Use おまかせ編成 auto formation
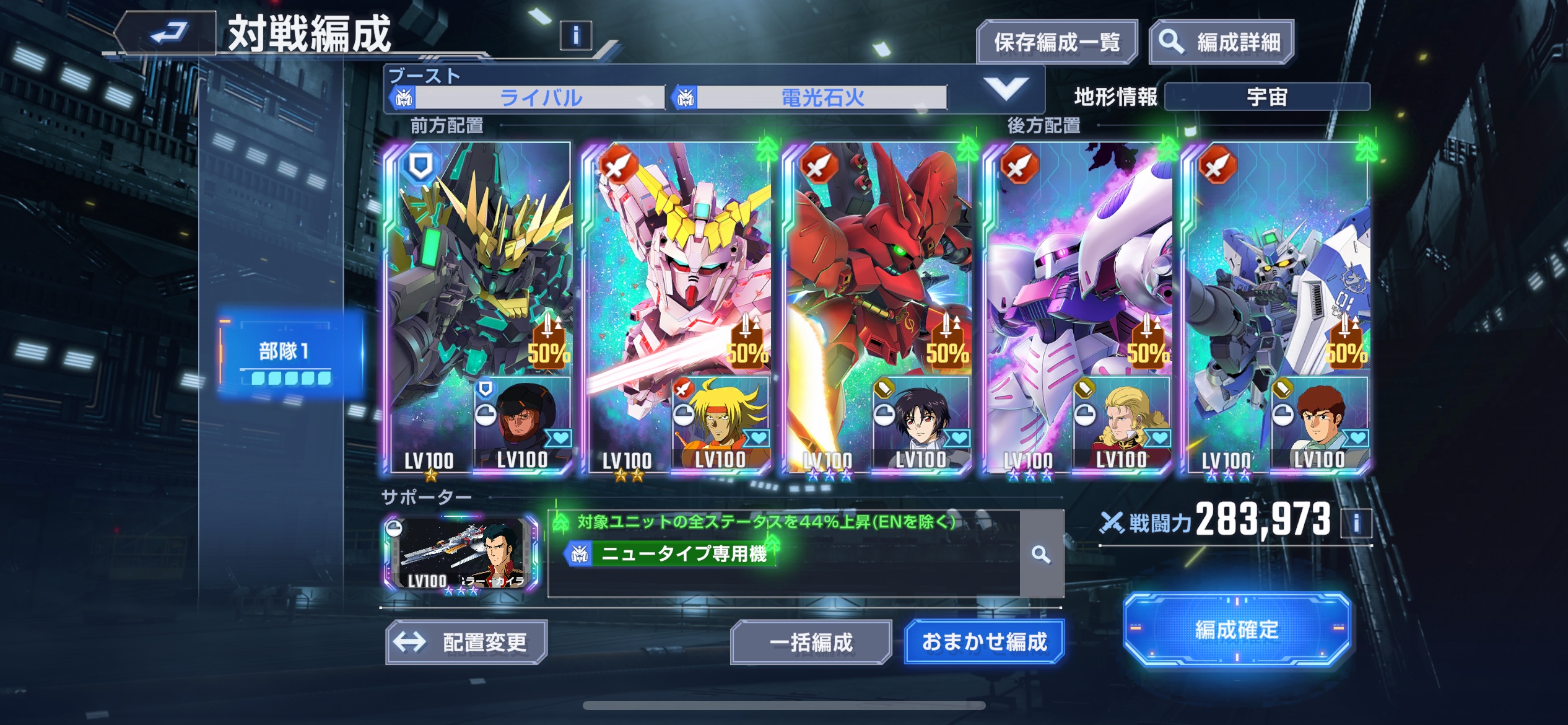This screenshot has height=725, width=1568. [x=984, y=641]
